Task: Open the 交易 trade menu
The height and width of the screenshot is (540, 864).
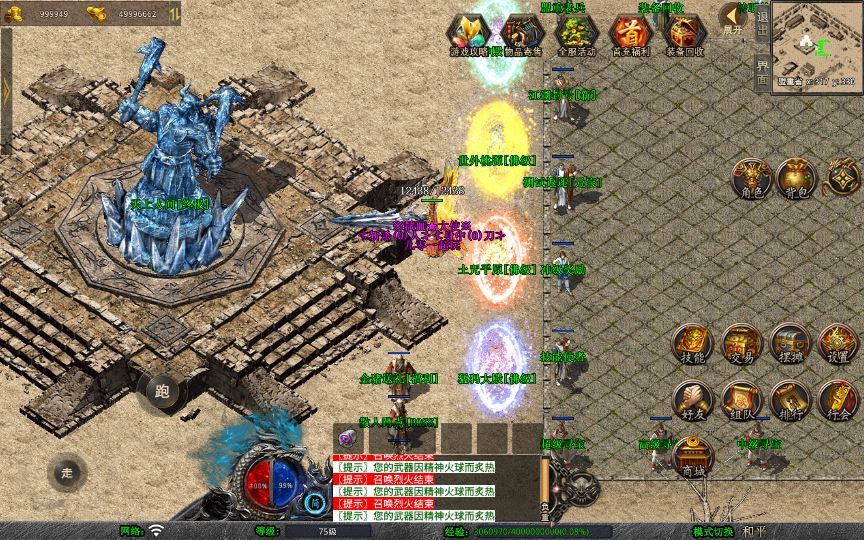Action: point(741,343)
